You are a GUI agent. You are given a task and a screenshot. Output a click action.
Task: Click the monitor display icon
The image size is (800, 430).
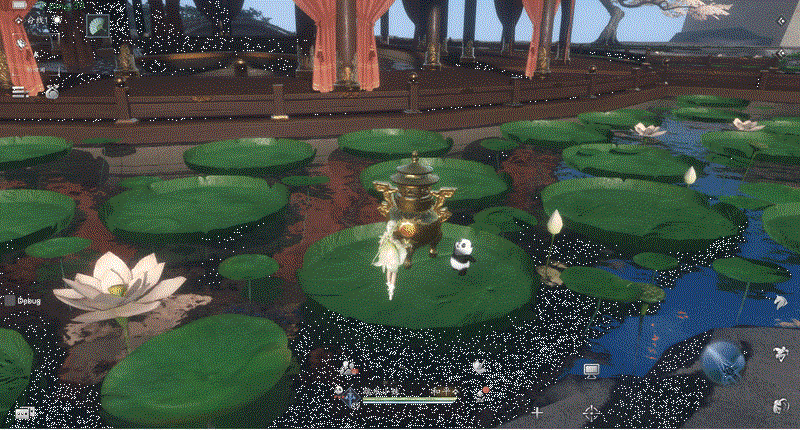click(591, 371)
